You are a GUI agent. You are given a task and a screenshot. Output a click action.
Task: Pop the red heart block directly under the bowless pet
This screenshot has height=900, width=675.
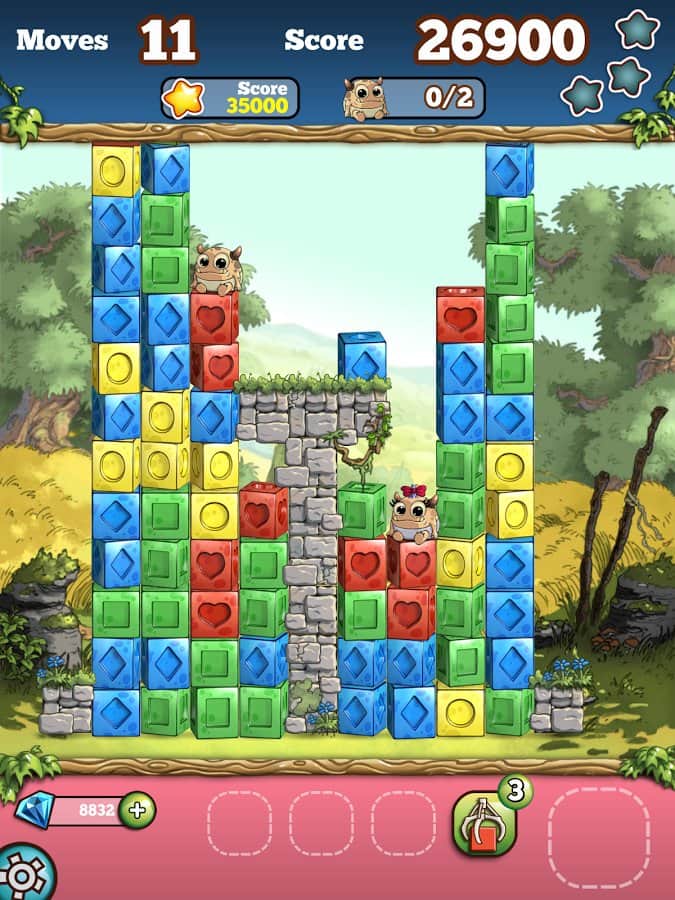coord(214,318)
